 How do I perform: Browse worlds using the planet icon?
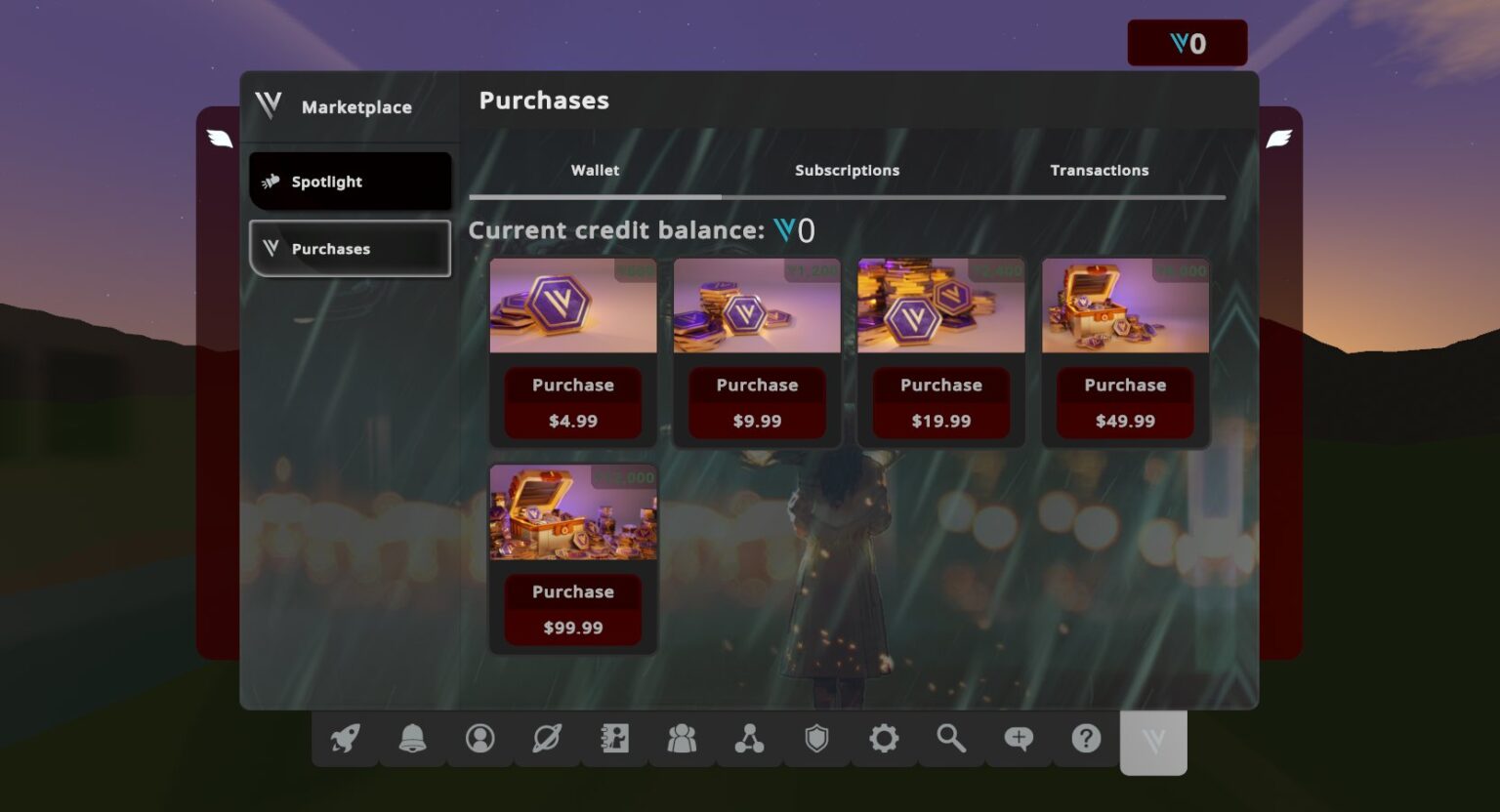tap(547, 739)
